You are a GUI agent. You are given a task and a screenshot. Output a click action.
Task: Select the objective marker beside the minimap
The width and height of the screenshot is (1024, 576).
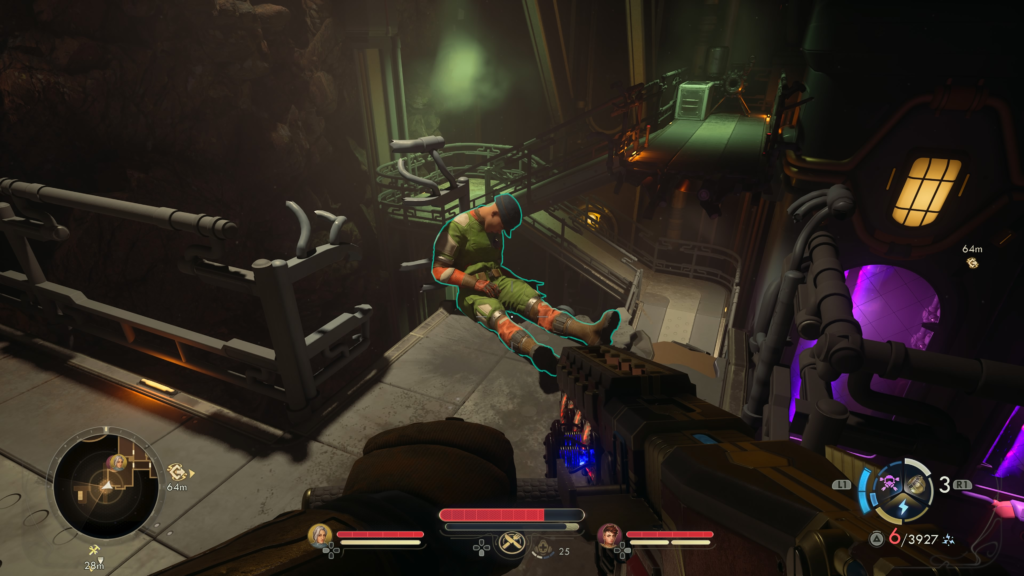point(177,471)
